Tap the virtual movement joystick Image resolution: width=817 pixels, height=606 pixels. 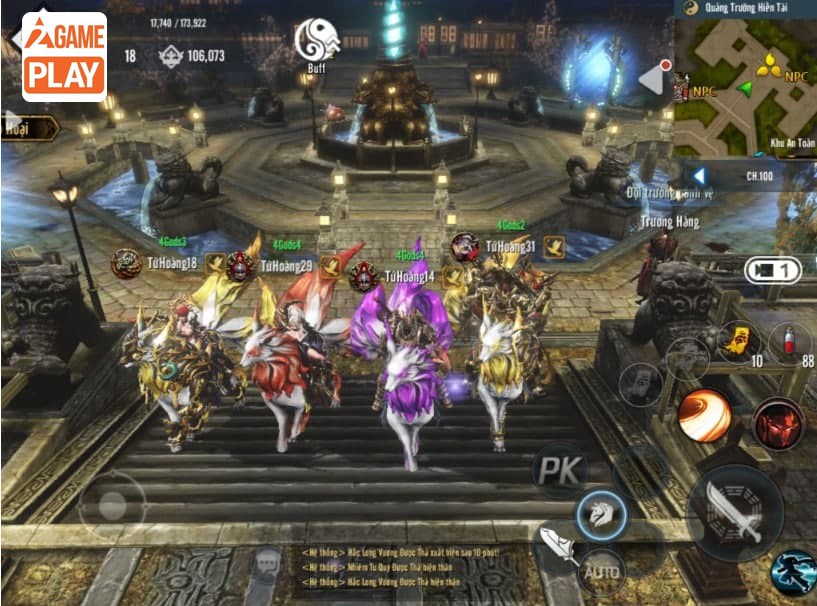(112, 505)
